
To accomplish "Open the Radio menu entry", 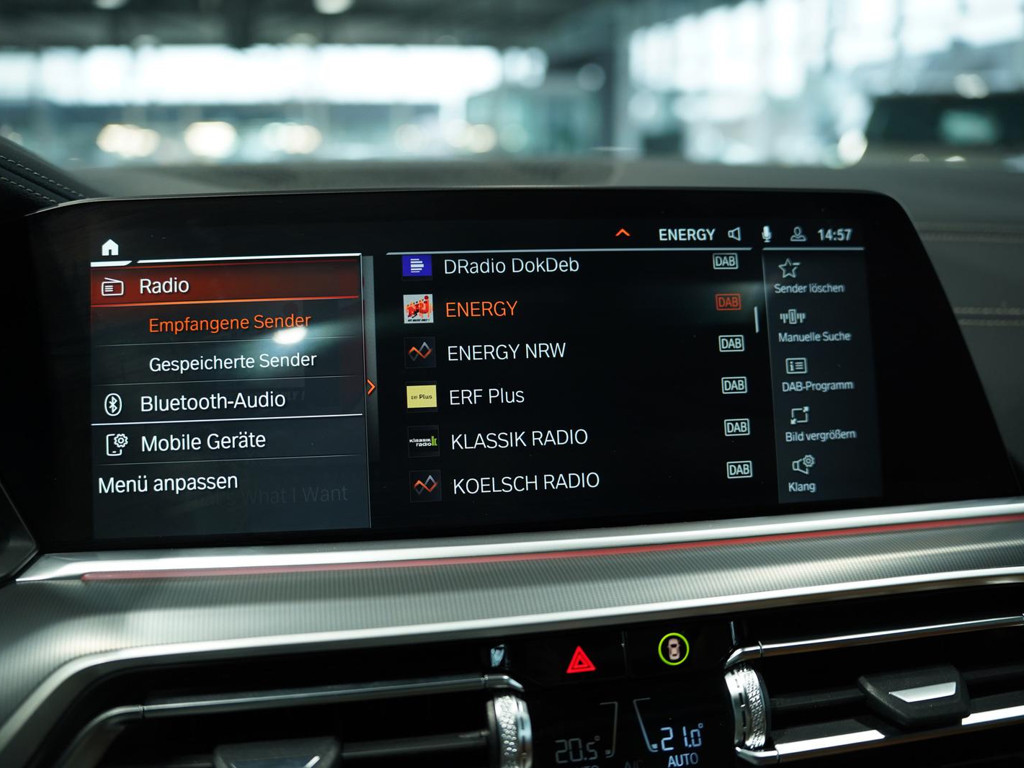I will pos(163,286).
